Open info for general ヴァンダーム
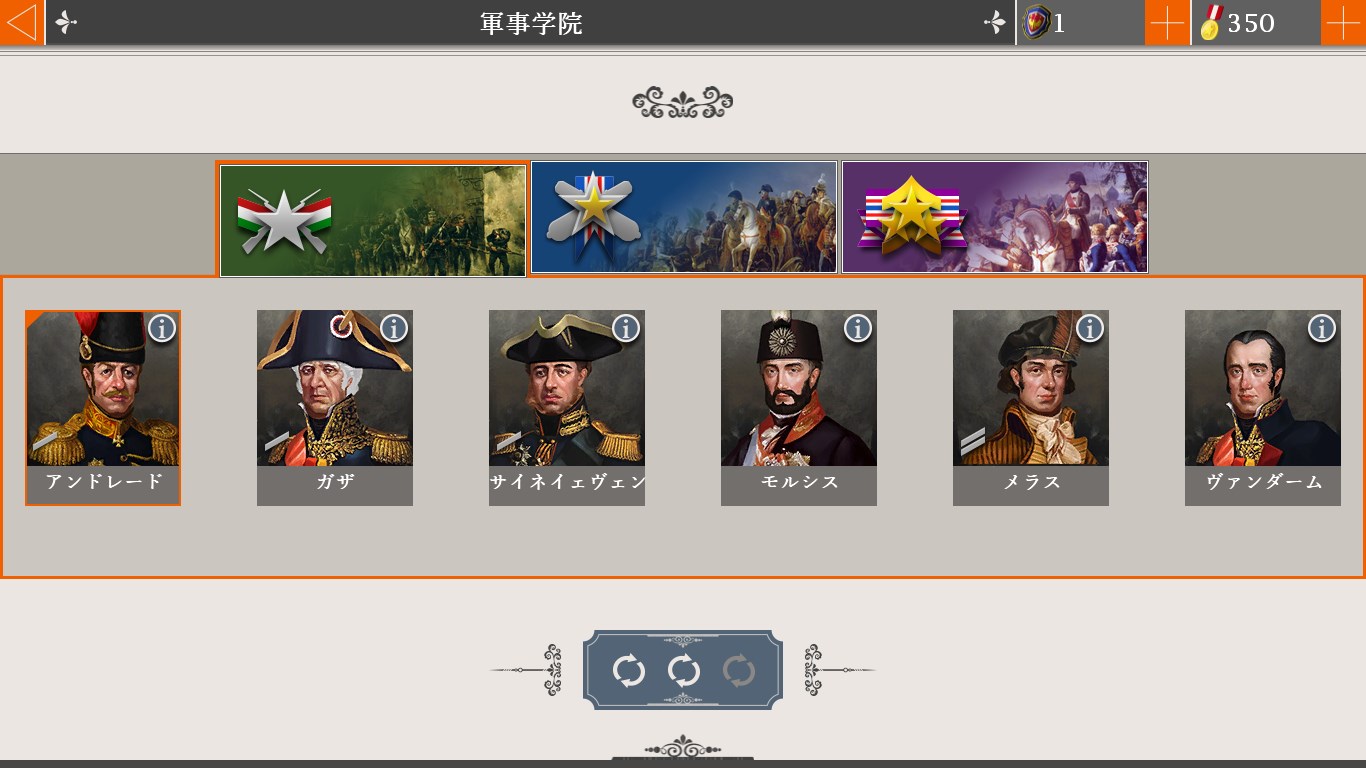The height and width of the screenshot is (768, 1366). point(1320,327)
